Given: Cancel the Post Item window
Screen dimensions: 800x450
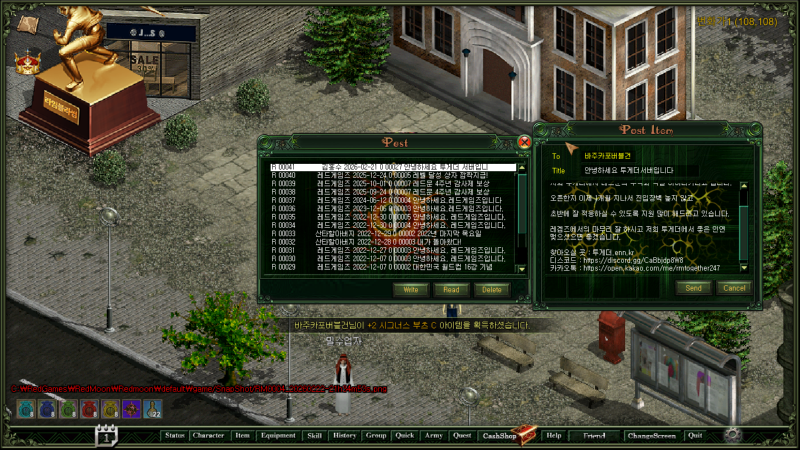Looking at the screenshot, I should (x=734, y=288).
